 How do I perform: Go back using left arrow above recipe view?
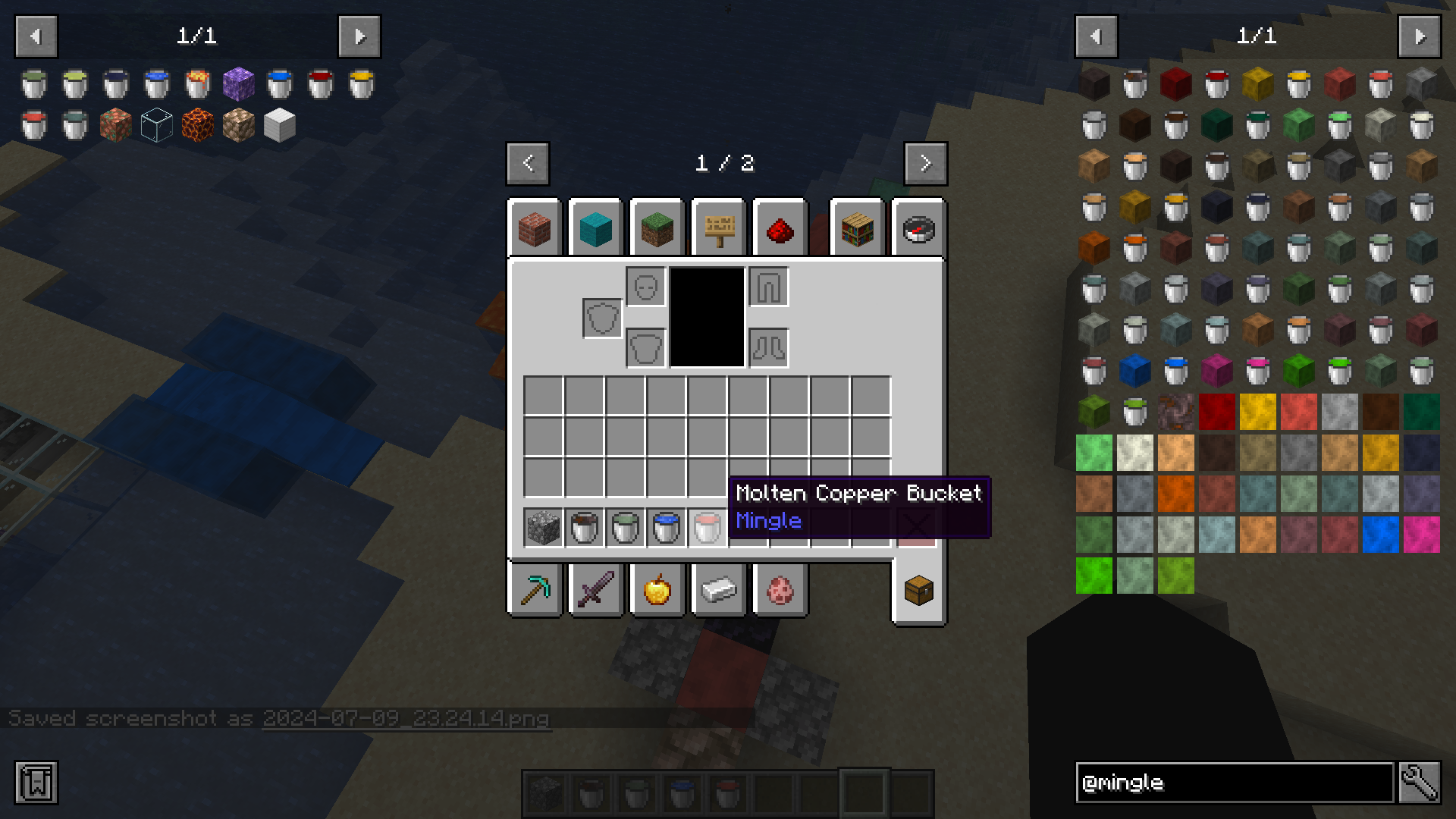coord(528,163)
